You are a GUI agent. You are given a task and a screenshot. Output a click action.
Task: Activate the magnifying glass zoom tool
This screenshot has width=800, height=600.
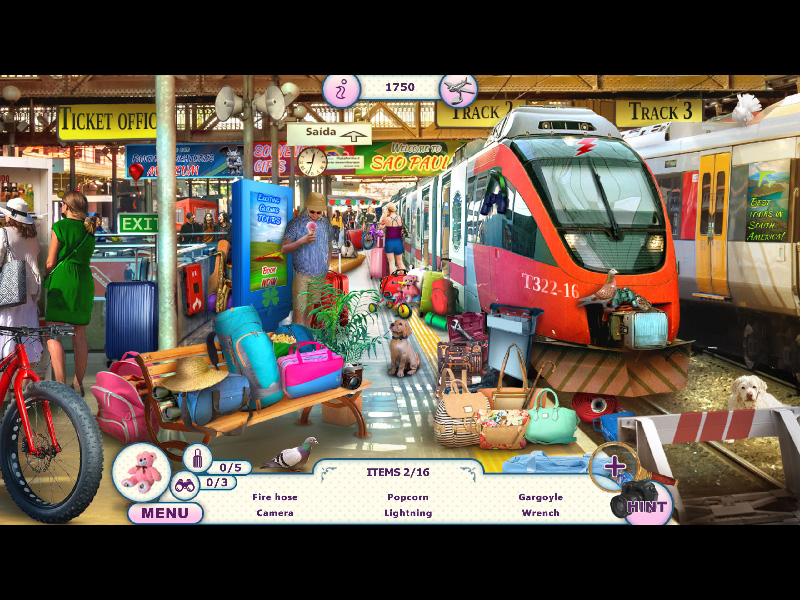(x=614, y=465)
